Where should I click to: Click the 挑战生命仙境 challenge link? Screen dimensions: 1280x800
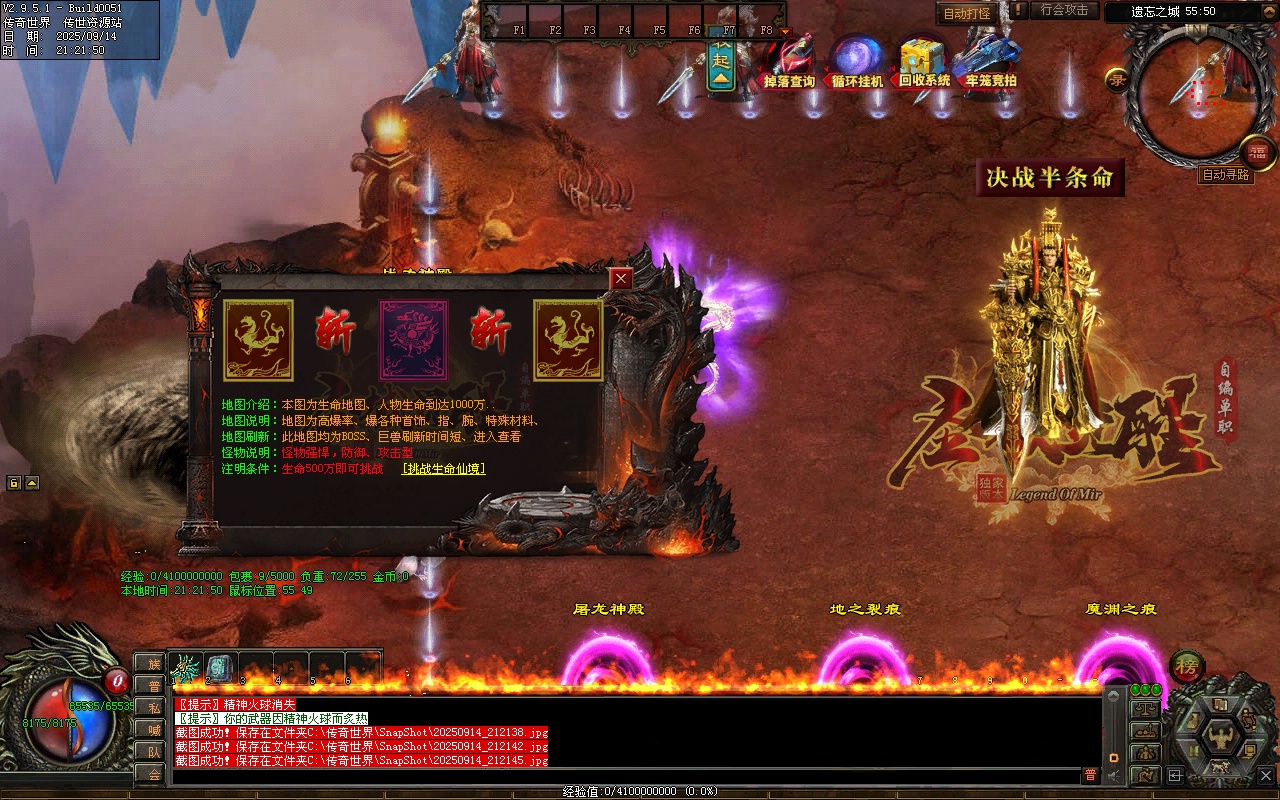tap(443, 468)
